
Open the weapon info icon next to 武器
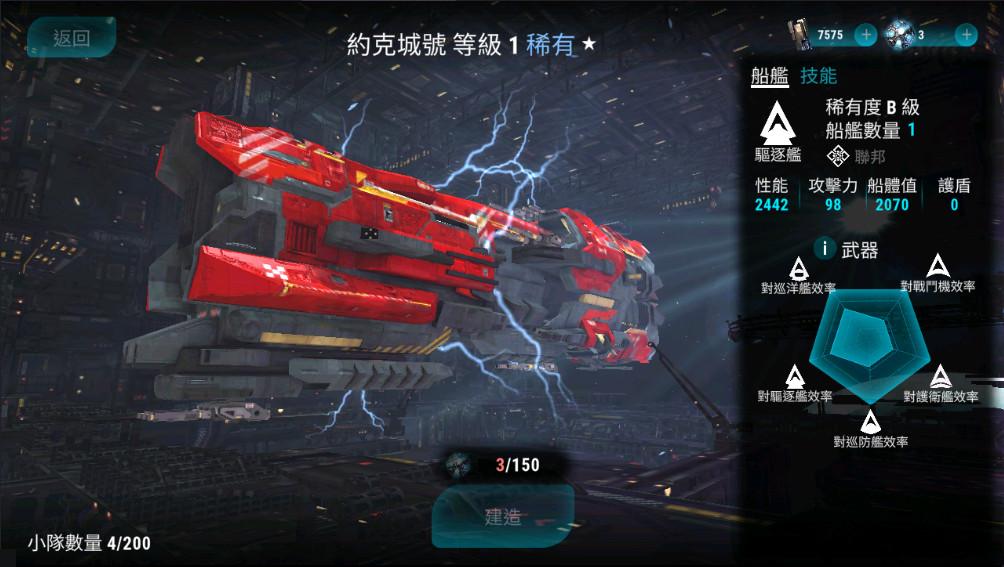click(x=824, y=248)
